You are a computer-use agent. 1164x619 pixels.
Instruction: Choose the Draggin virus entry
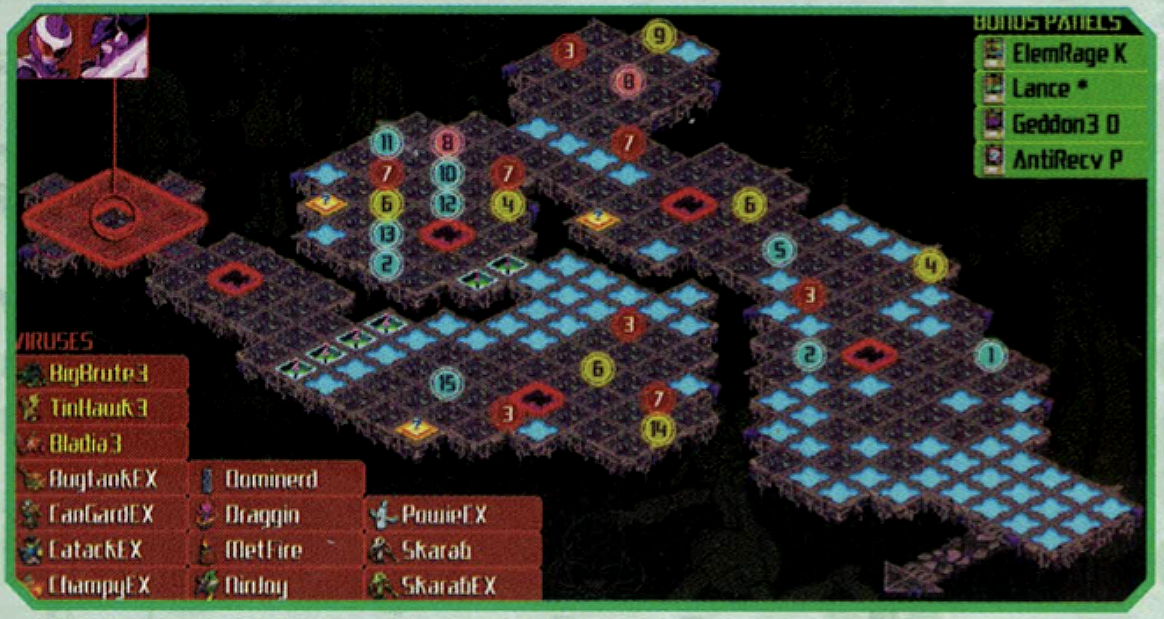[x=276, y=514]
